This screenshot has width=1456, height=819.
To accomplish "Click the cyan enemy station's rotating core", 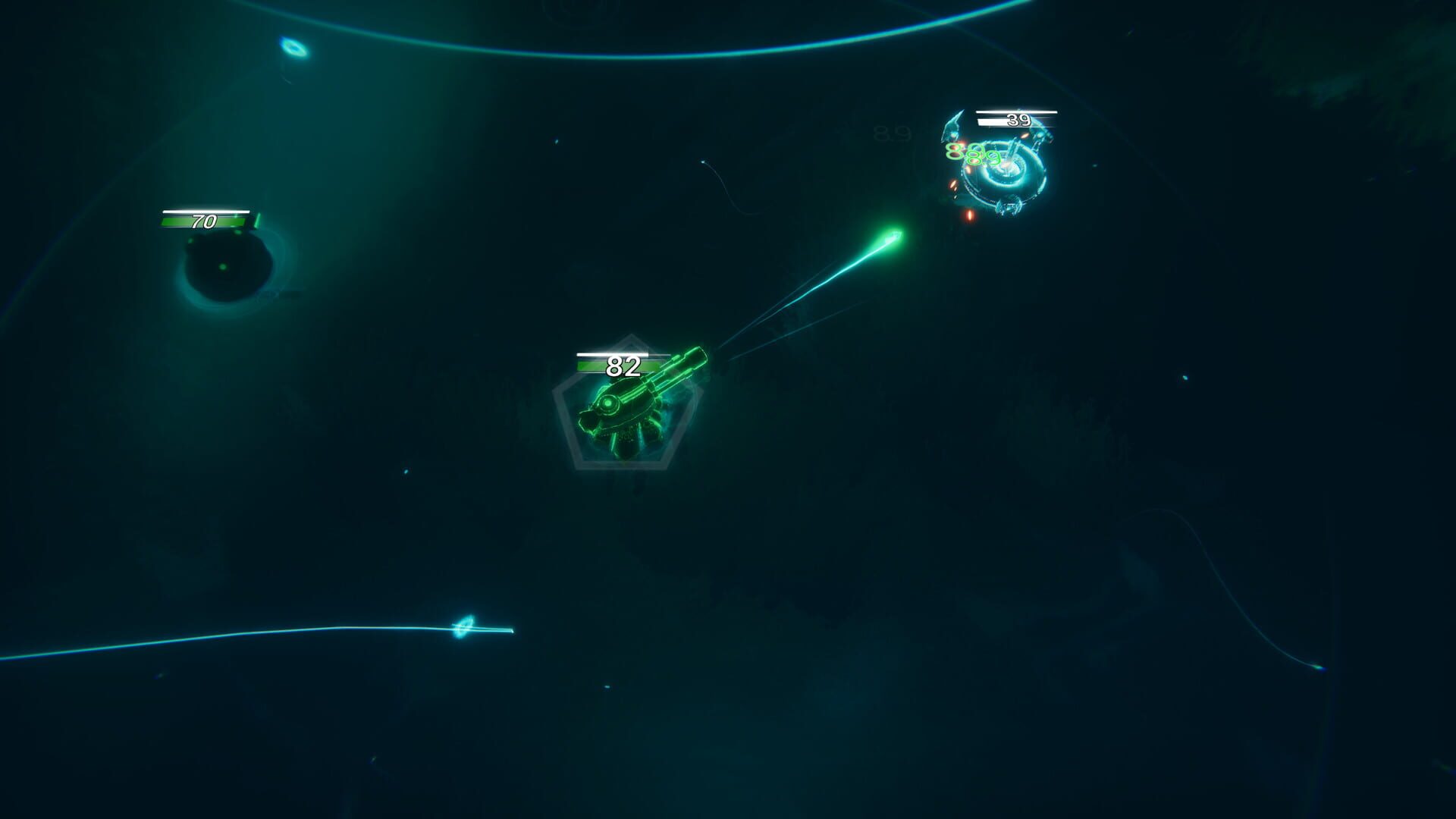I will point(1007,168).
